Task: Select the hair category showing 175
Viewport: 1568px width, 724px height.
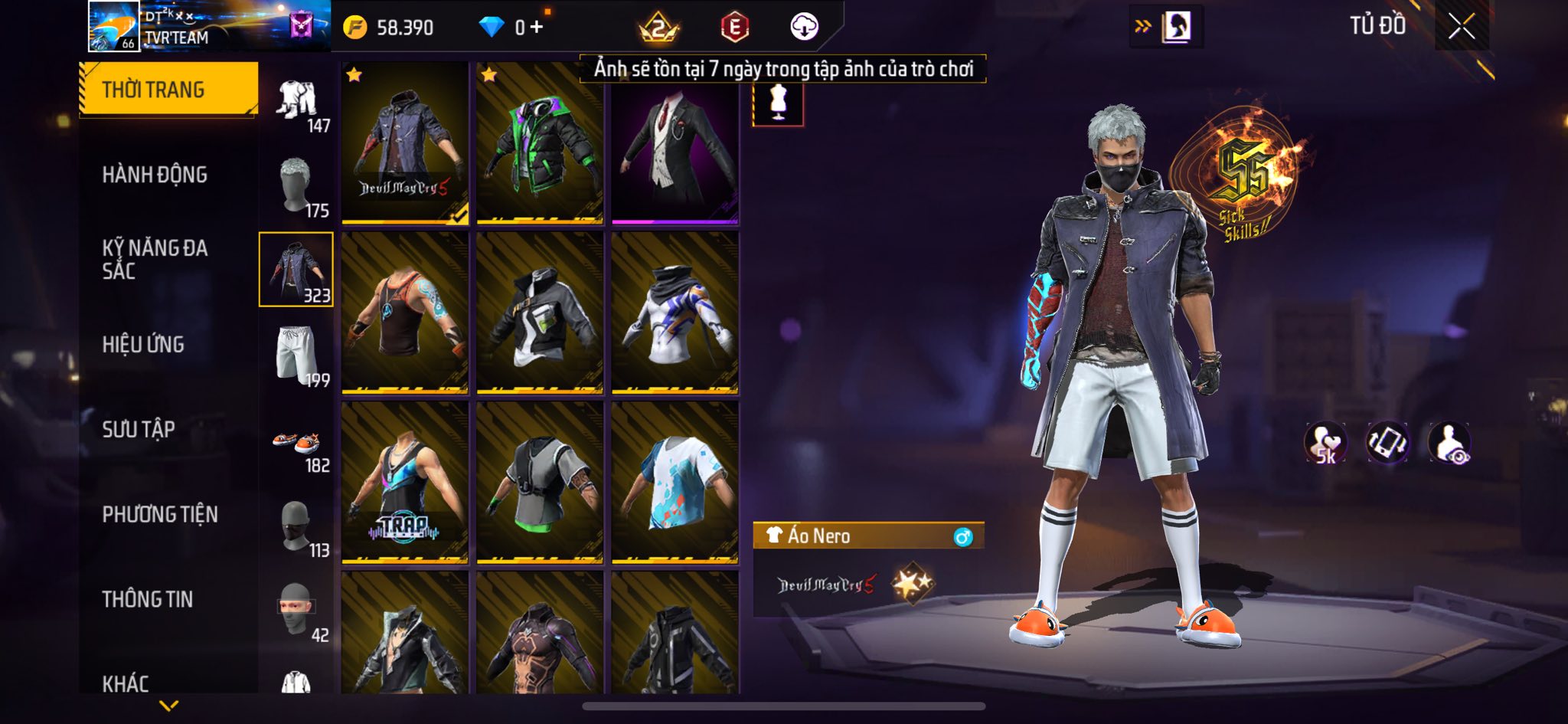Action: pyautogui.click(x=297, y=188)
